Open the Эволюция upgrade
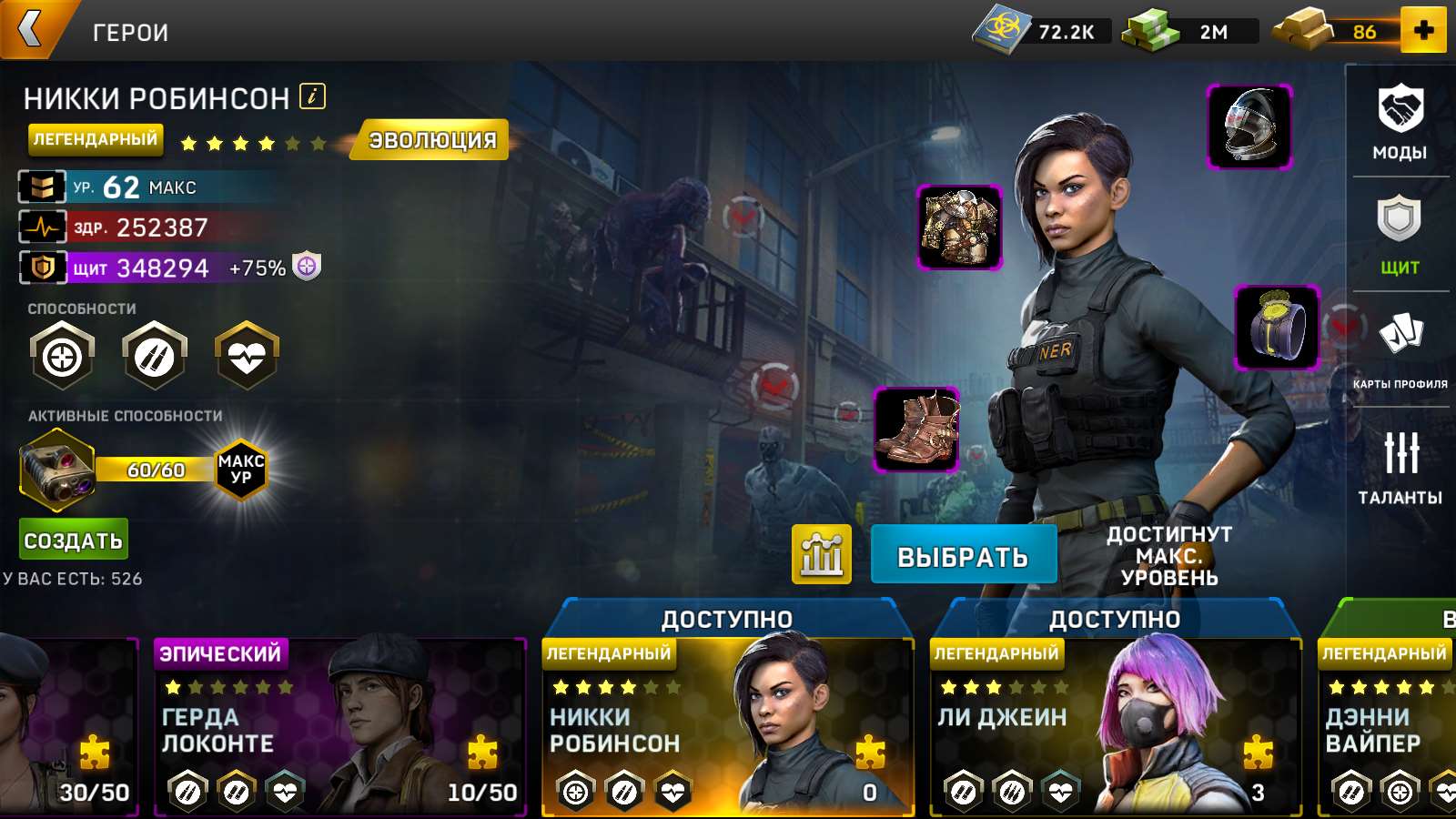 click(432, 140)
